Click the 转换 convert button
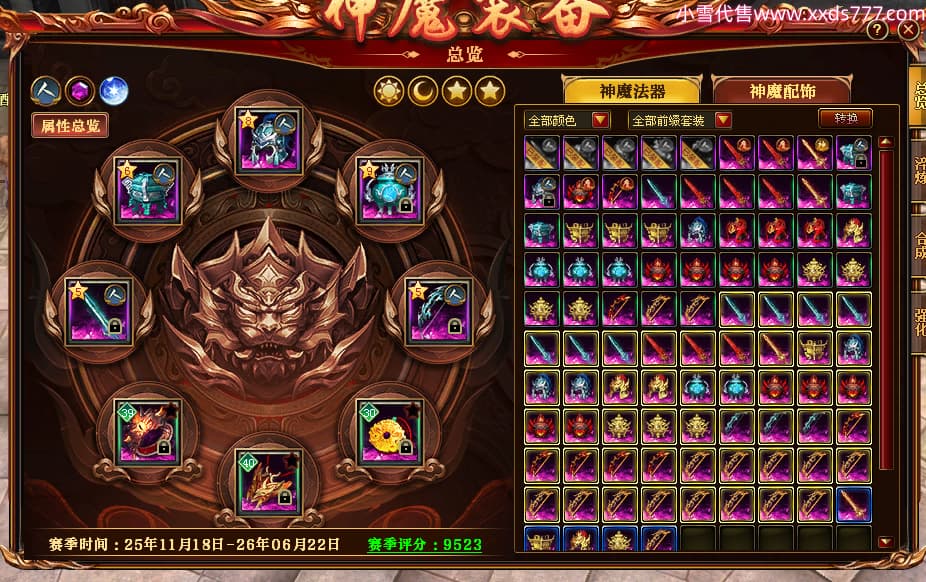The image size is (926, 582). [x=845, y=118]
